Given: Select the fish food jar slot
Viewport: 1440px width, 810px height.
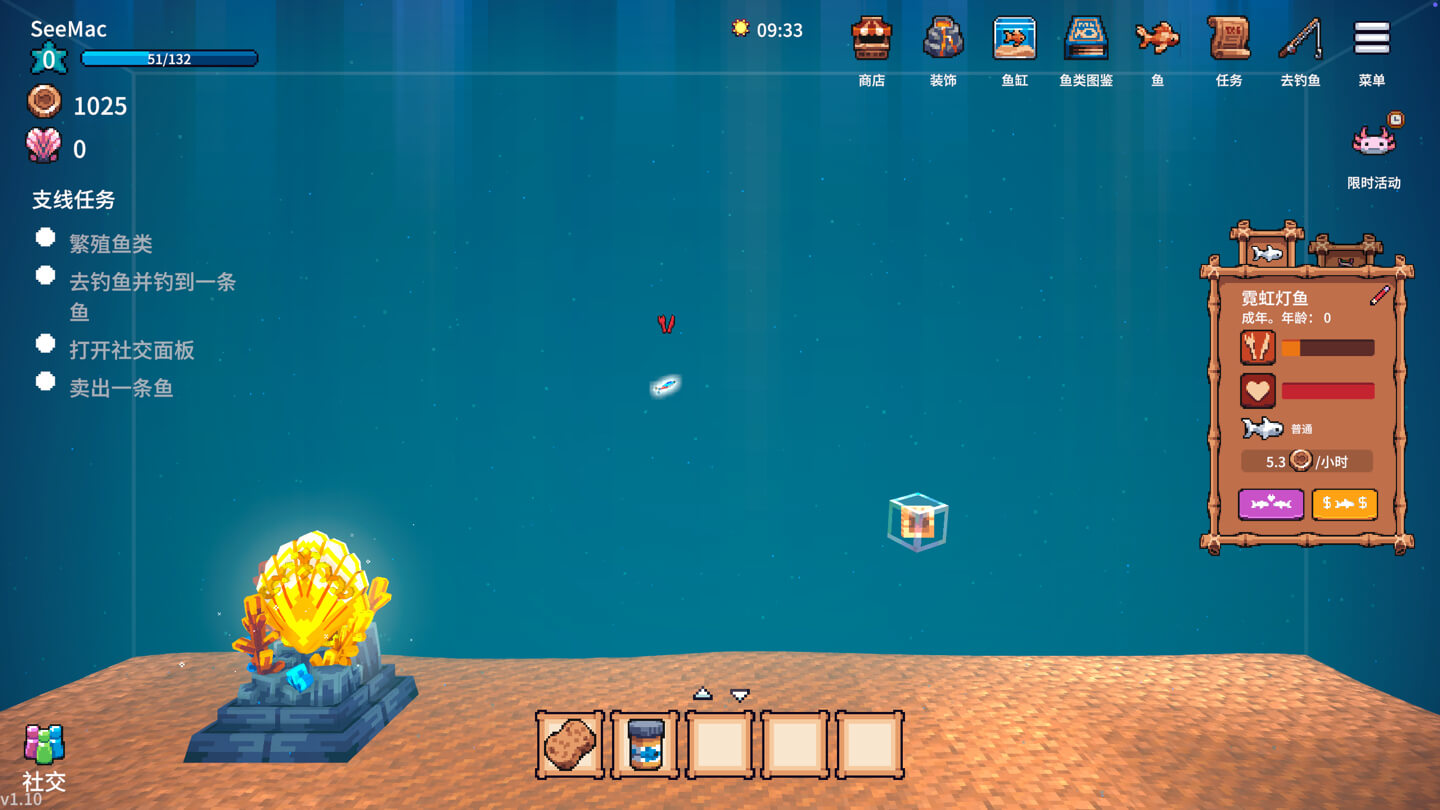Looking at the screenshot, I should coord(645,745).
